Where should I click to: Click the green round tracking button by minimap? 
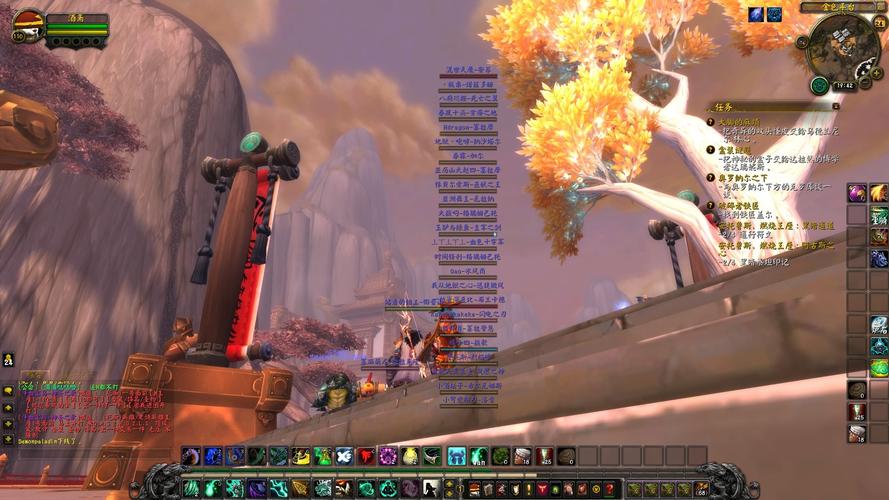click(819, 85)
